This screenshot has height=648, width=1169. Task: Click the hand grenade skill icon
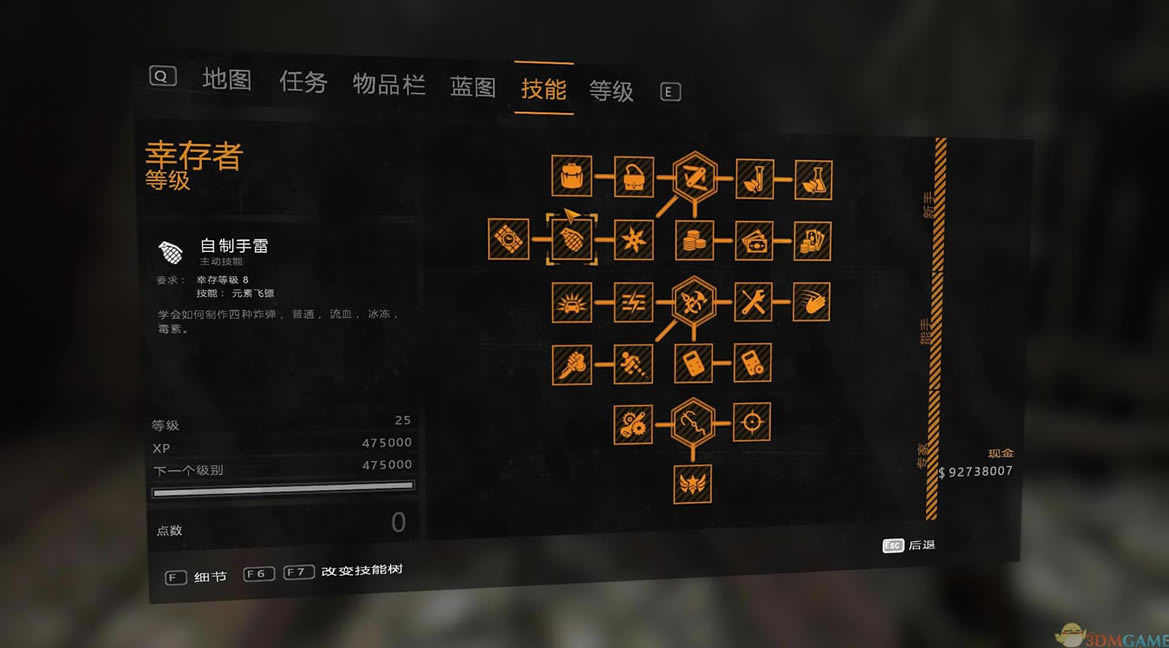572,240
